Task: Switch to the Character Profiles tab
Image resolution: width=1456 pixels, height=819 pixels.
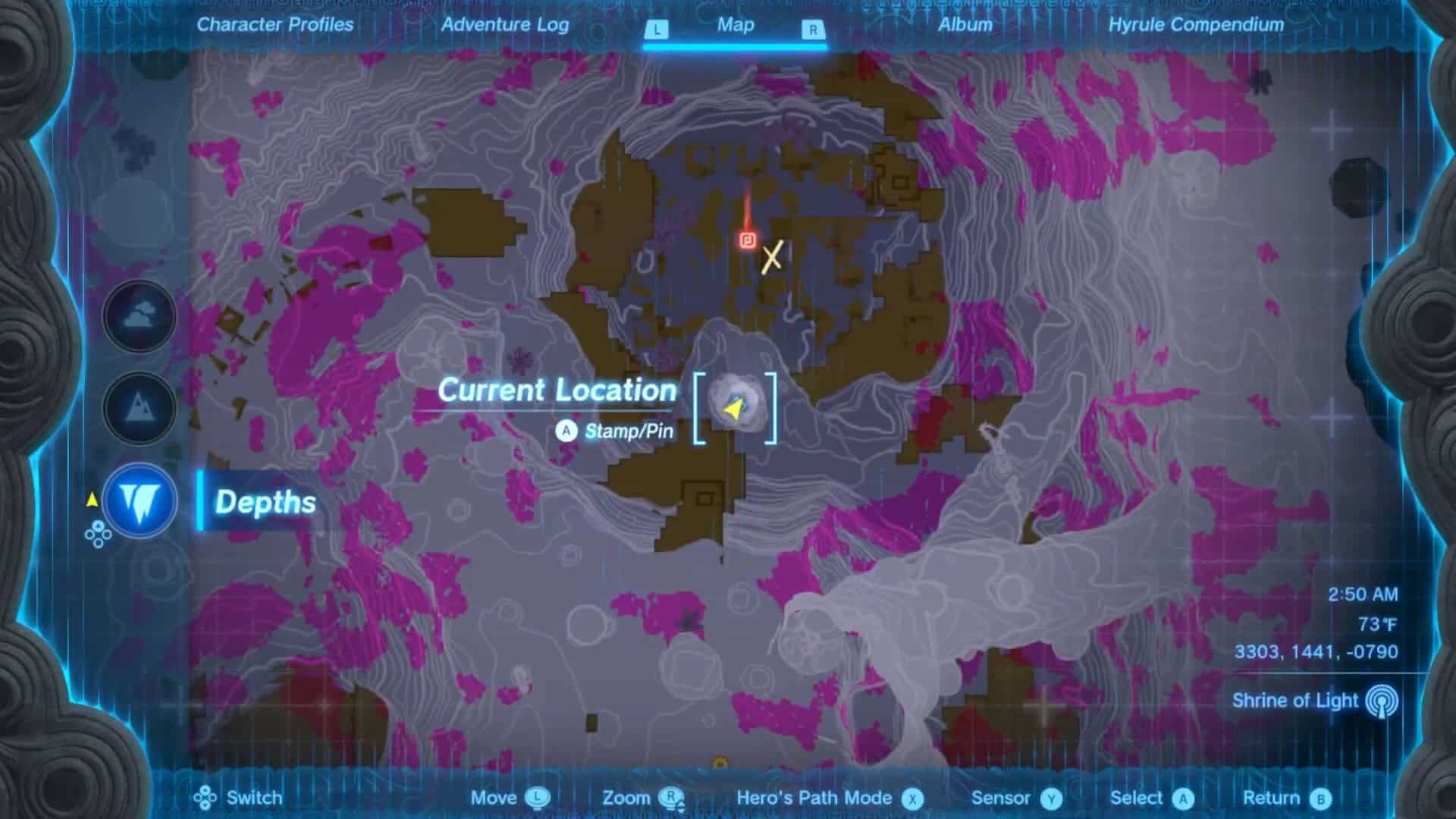Action: [x=275, y=25]
